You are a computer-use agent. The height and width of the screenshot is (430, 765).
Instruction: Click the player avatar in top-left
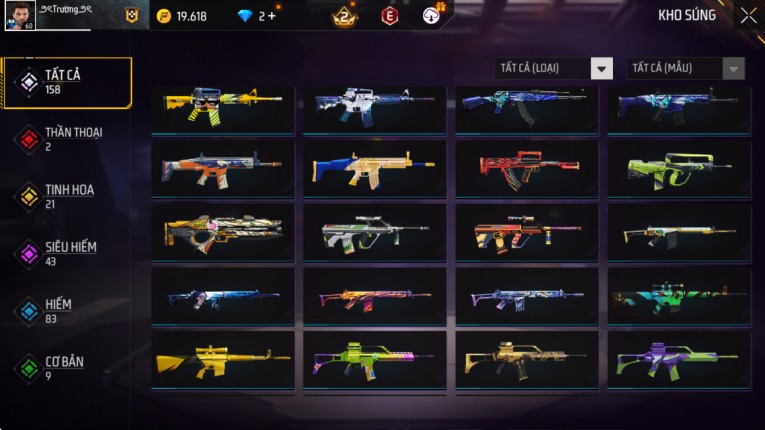click(x=19, y=16)
